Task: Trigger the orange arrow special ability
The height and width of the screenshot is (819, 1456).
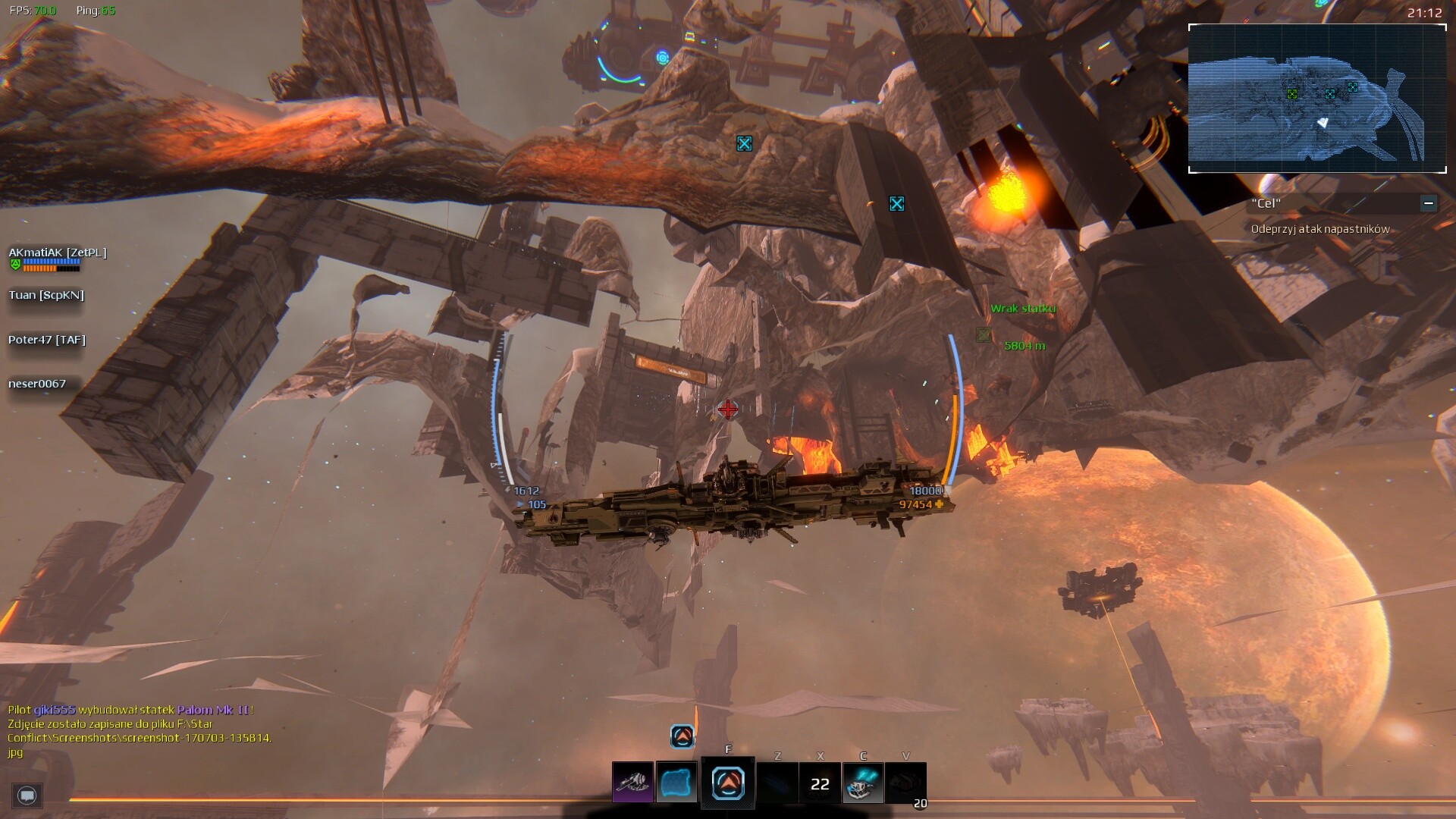Action: [x=728, y=783]
